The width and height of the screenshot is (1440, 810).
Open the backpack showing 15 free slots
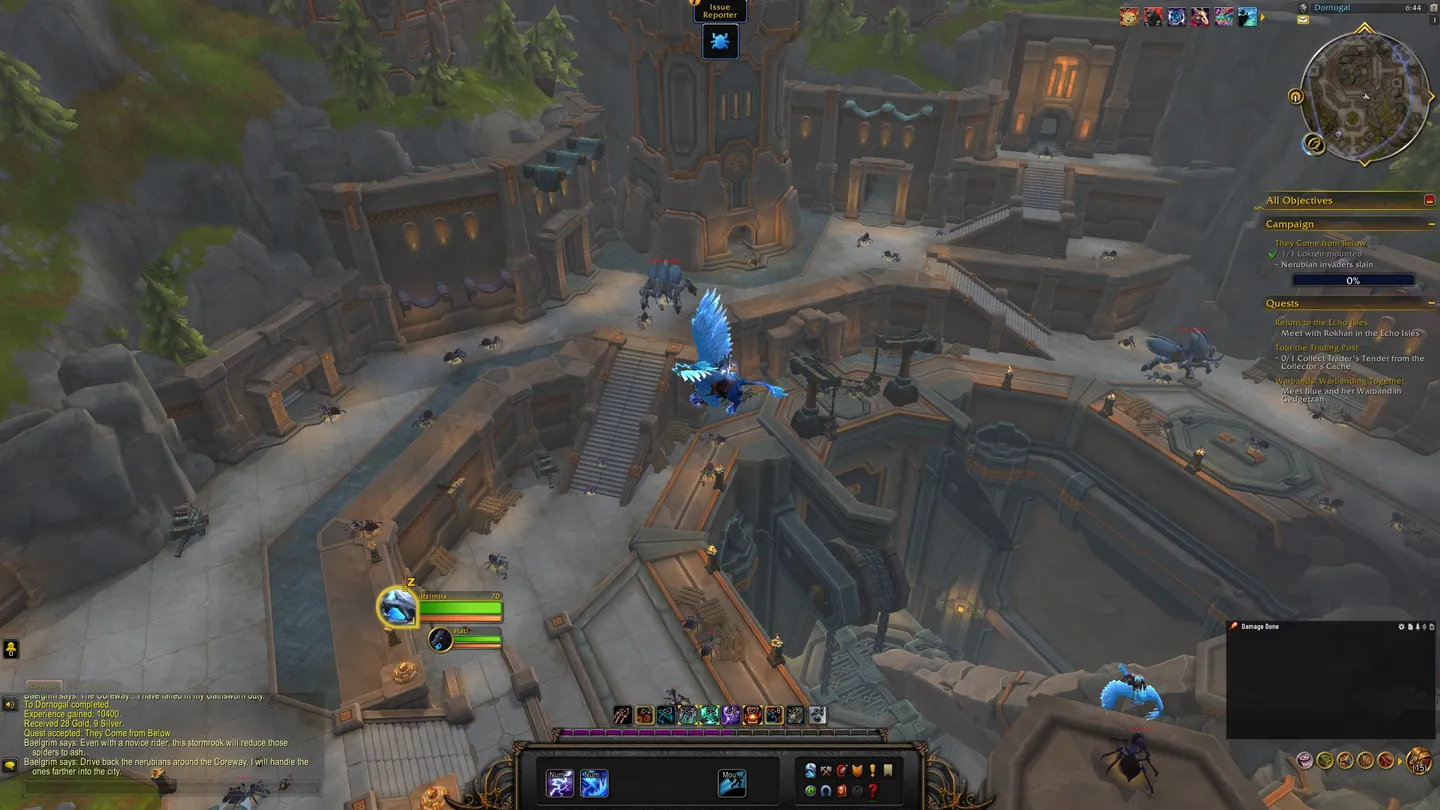click(1417, 760)
